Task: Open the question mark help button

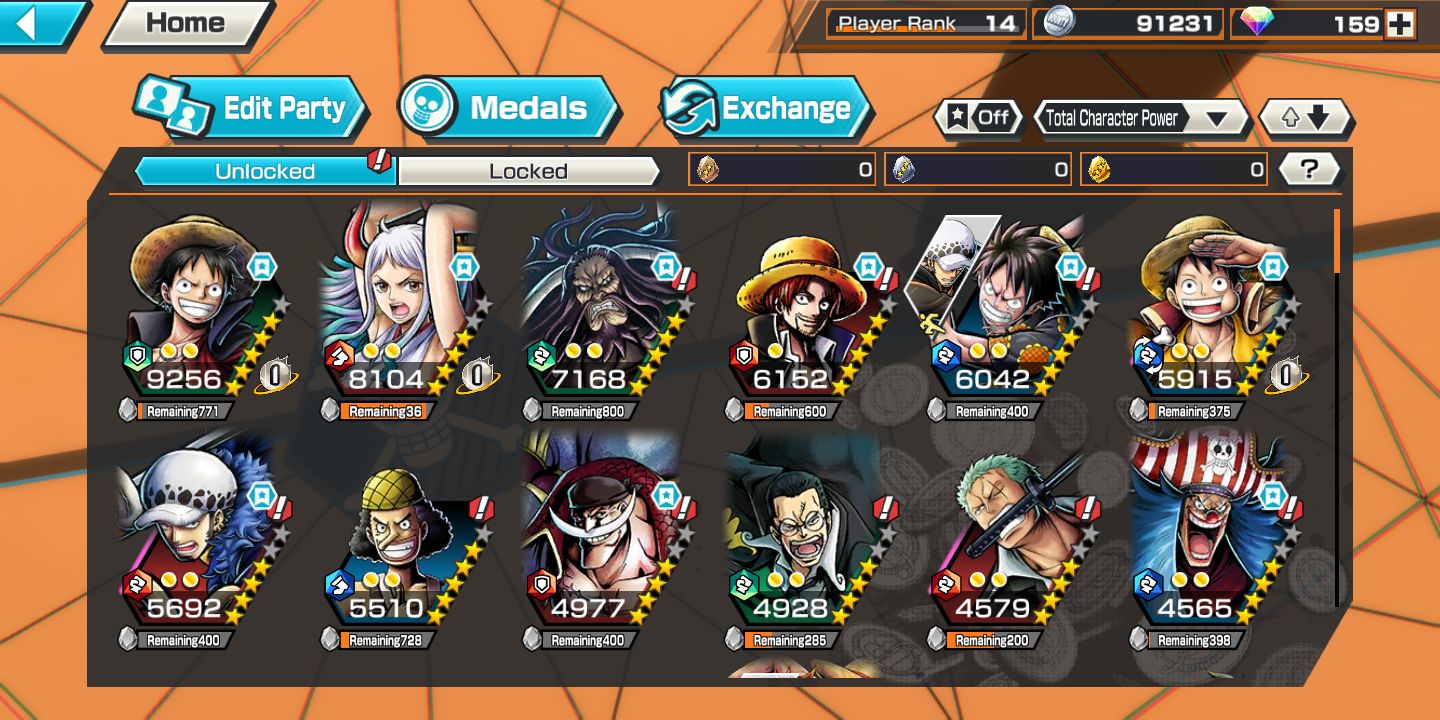Action: coord(1309,169)
